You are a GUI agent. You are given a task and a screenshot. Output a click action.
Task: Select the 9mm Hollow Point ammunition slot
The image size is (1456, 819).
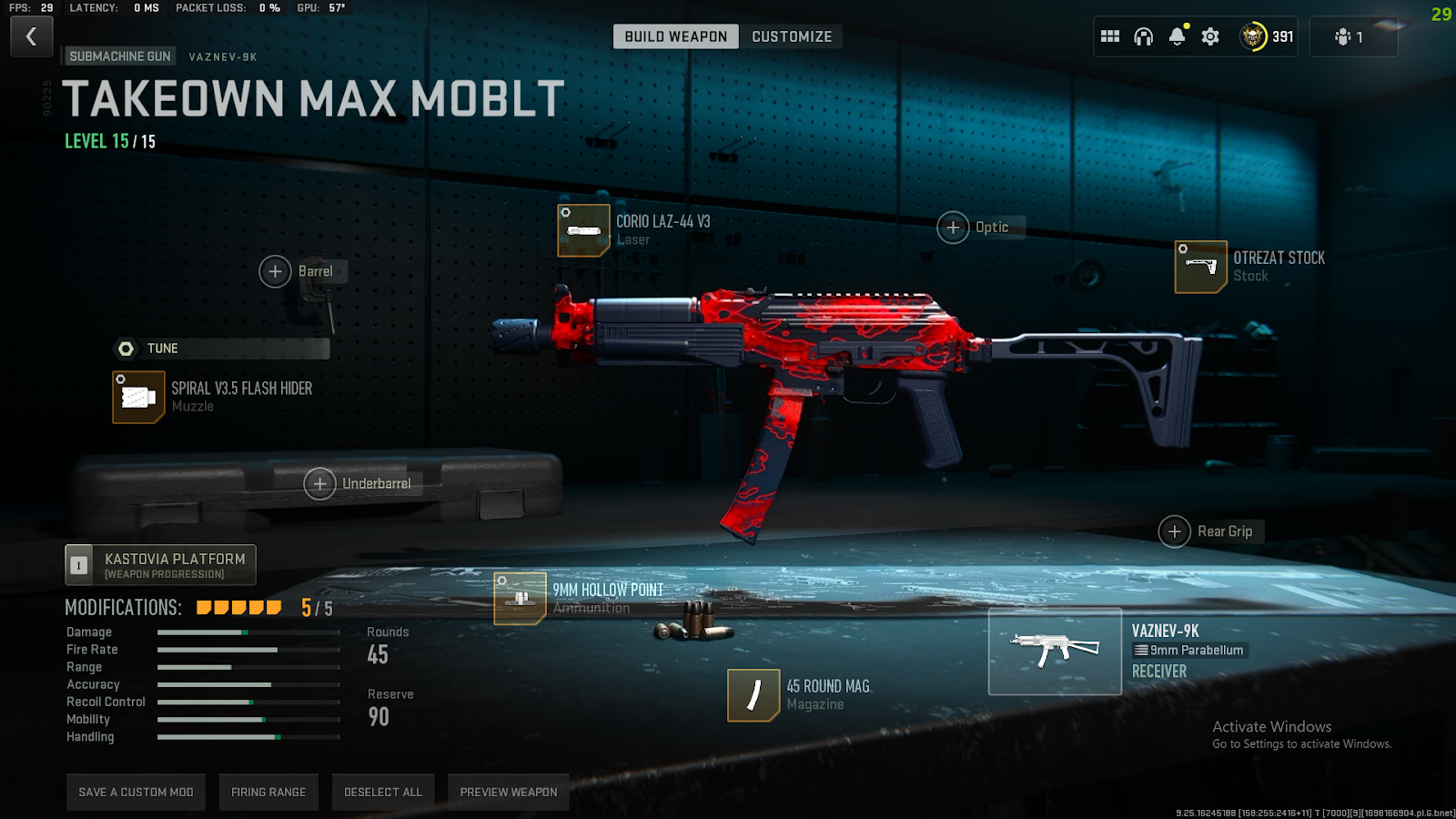[x=520, y=598]
